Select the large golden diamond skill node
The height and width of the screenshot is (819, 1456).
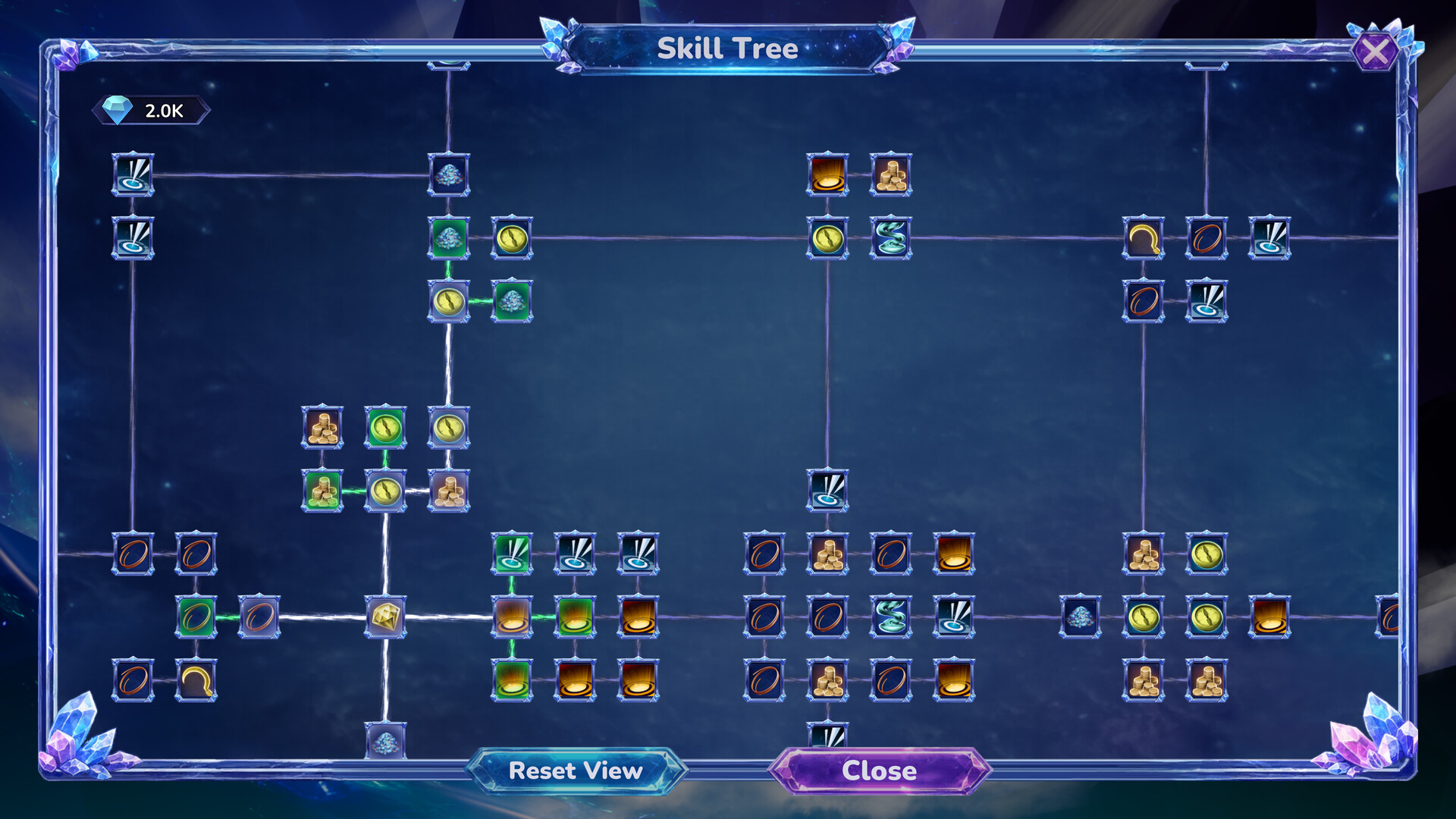click(x=386, y=620)
